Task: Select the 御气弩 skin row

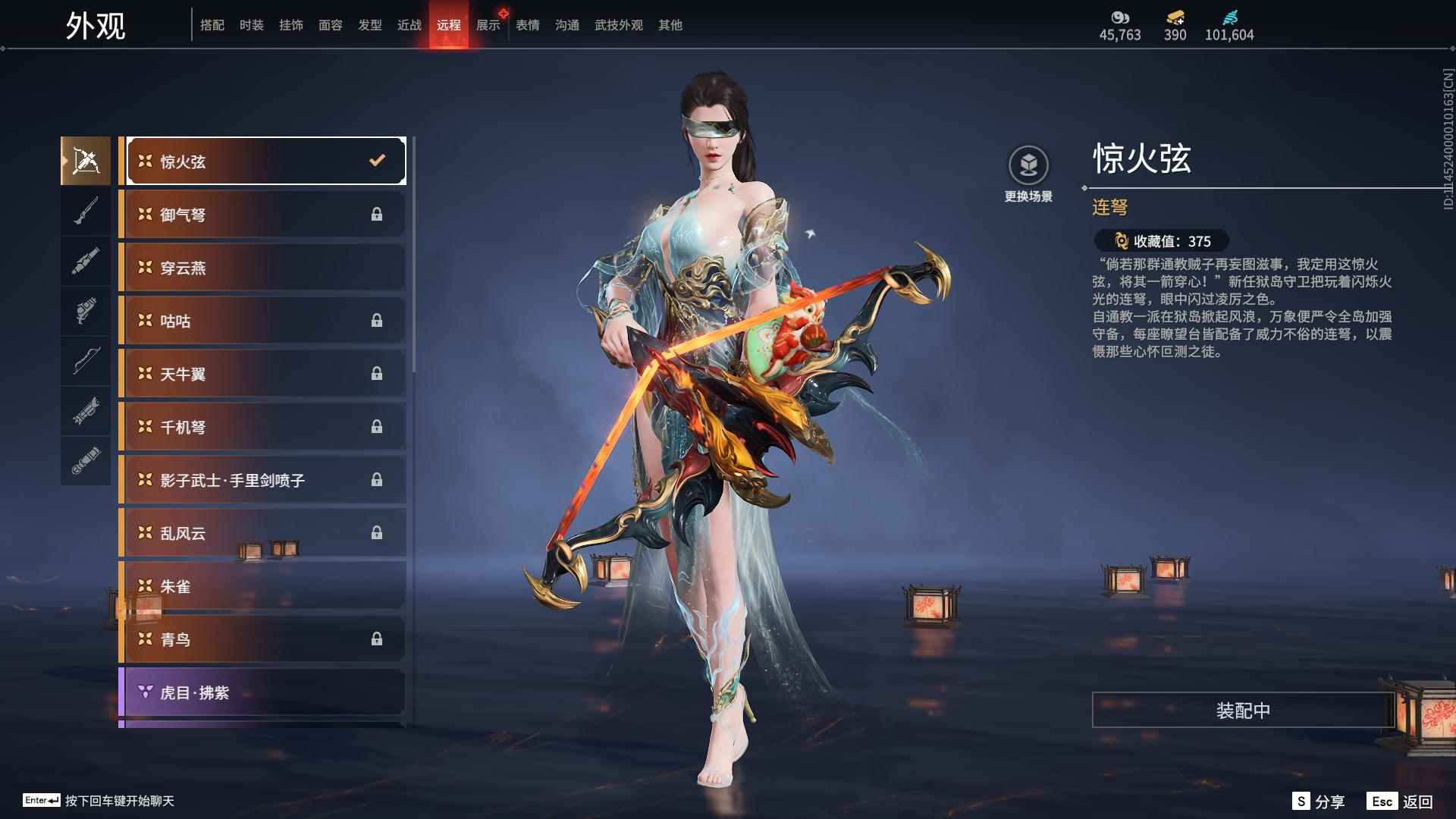Action: point(262,215)
